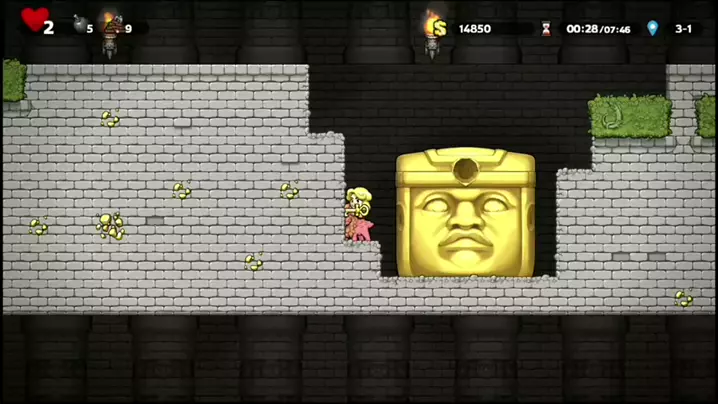Click the hourglass timer icon
718x404 pixels.
(545, 29)
